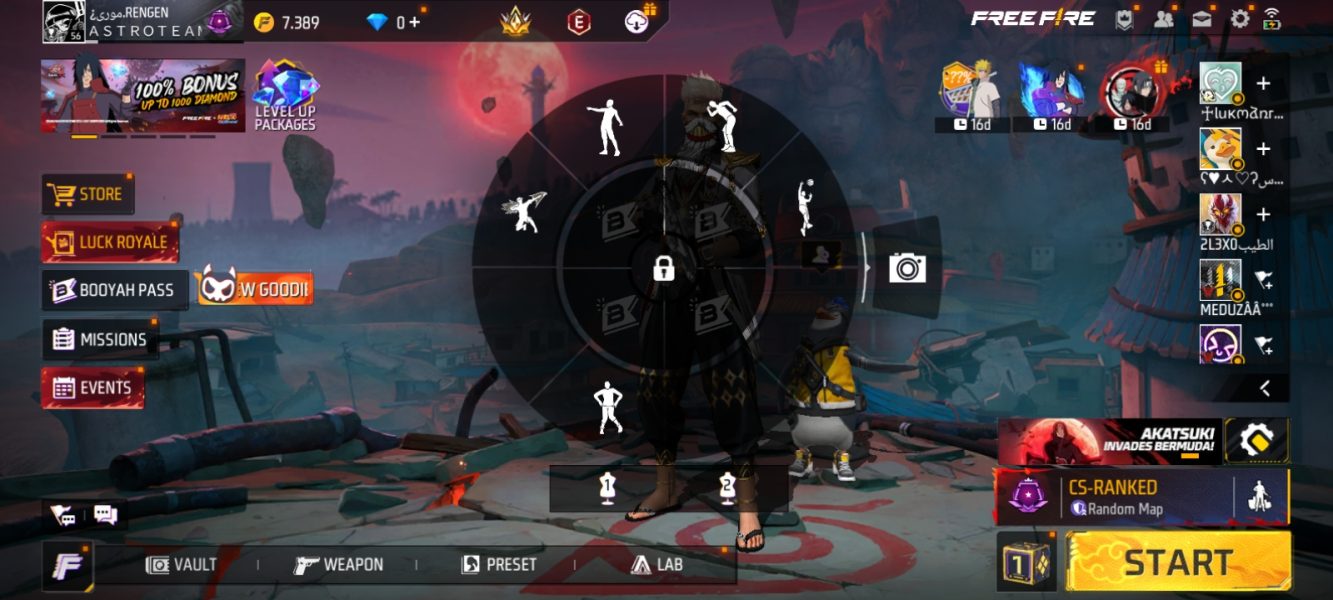Open the Booyah Pass
The image size is (1333, 600).
pyautogui.click(x=114, y=290)
